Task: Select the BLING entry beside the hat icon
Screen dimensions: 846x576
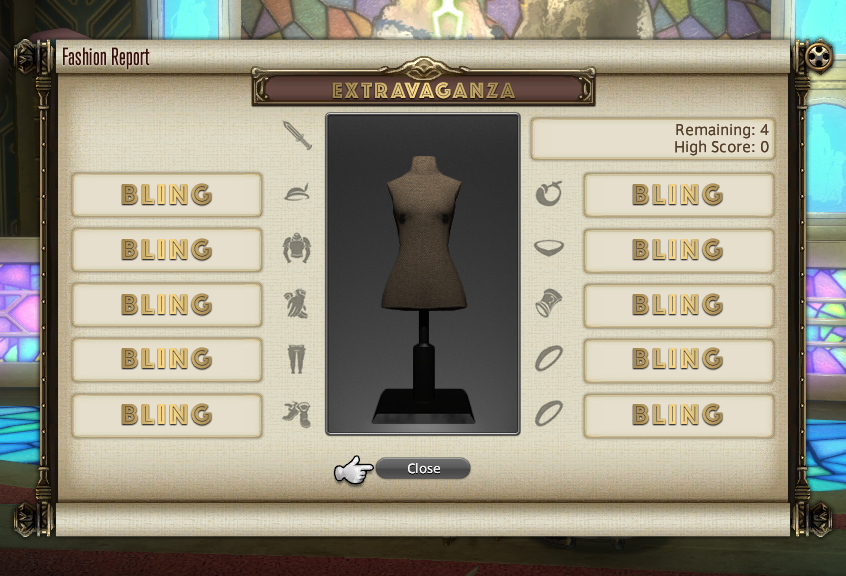Action: pos(167,194)
